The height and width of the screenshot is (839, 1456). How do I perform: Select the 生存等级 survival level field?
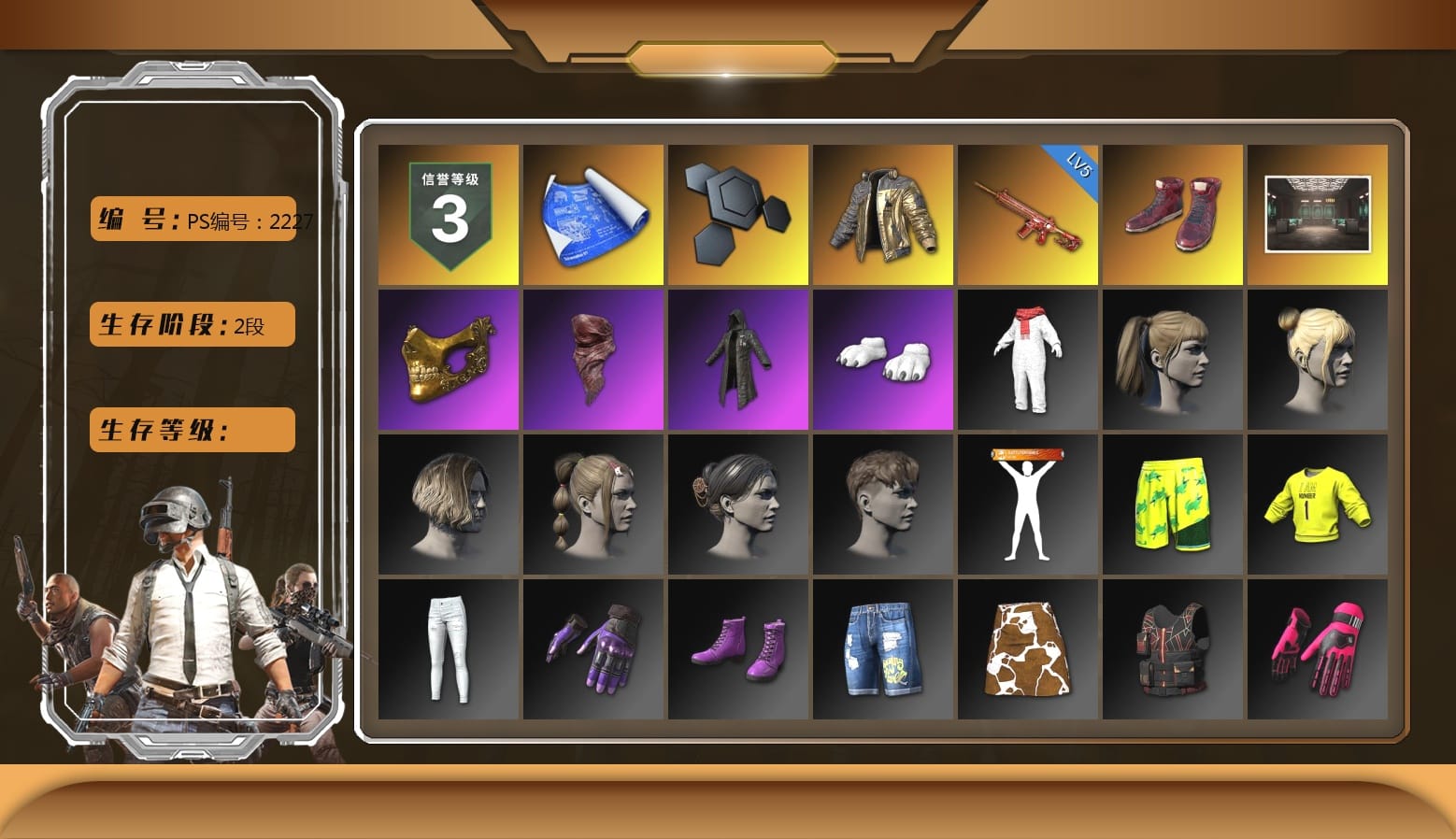click(x=191, y=430)
